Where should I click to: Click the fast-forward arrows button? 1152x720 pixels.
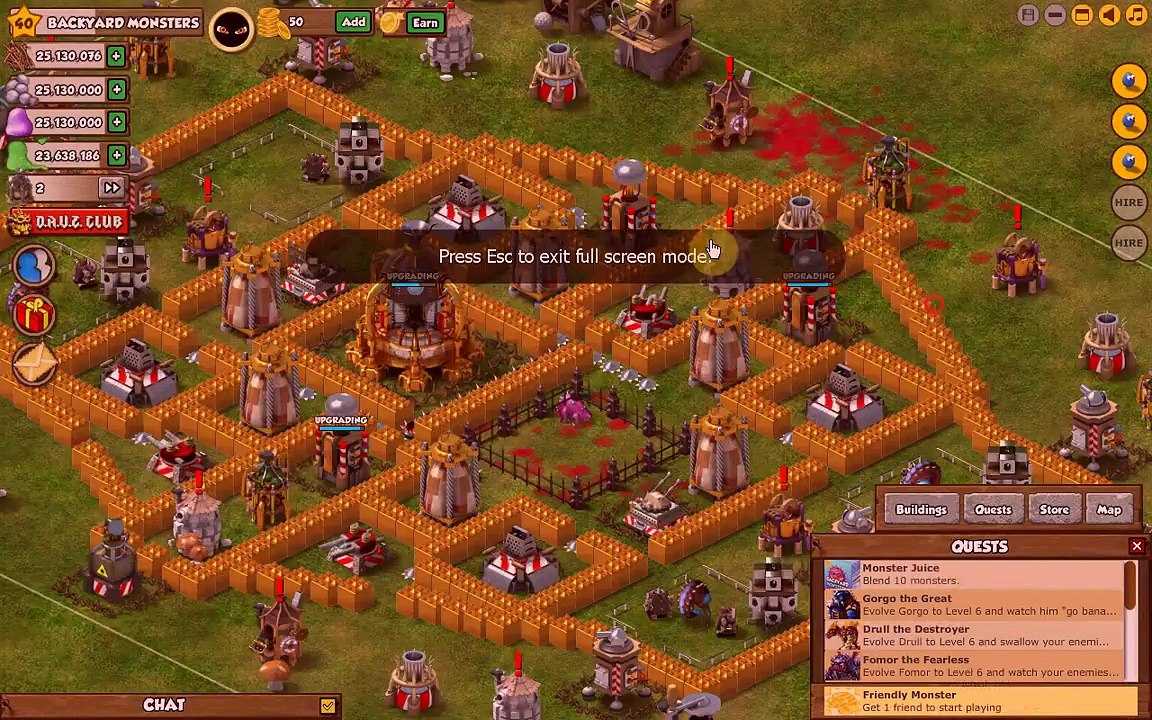tap(111, 188)
